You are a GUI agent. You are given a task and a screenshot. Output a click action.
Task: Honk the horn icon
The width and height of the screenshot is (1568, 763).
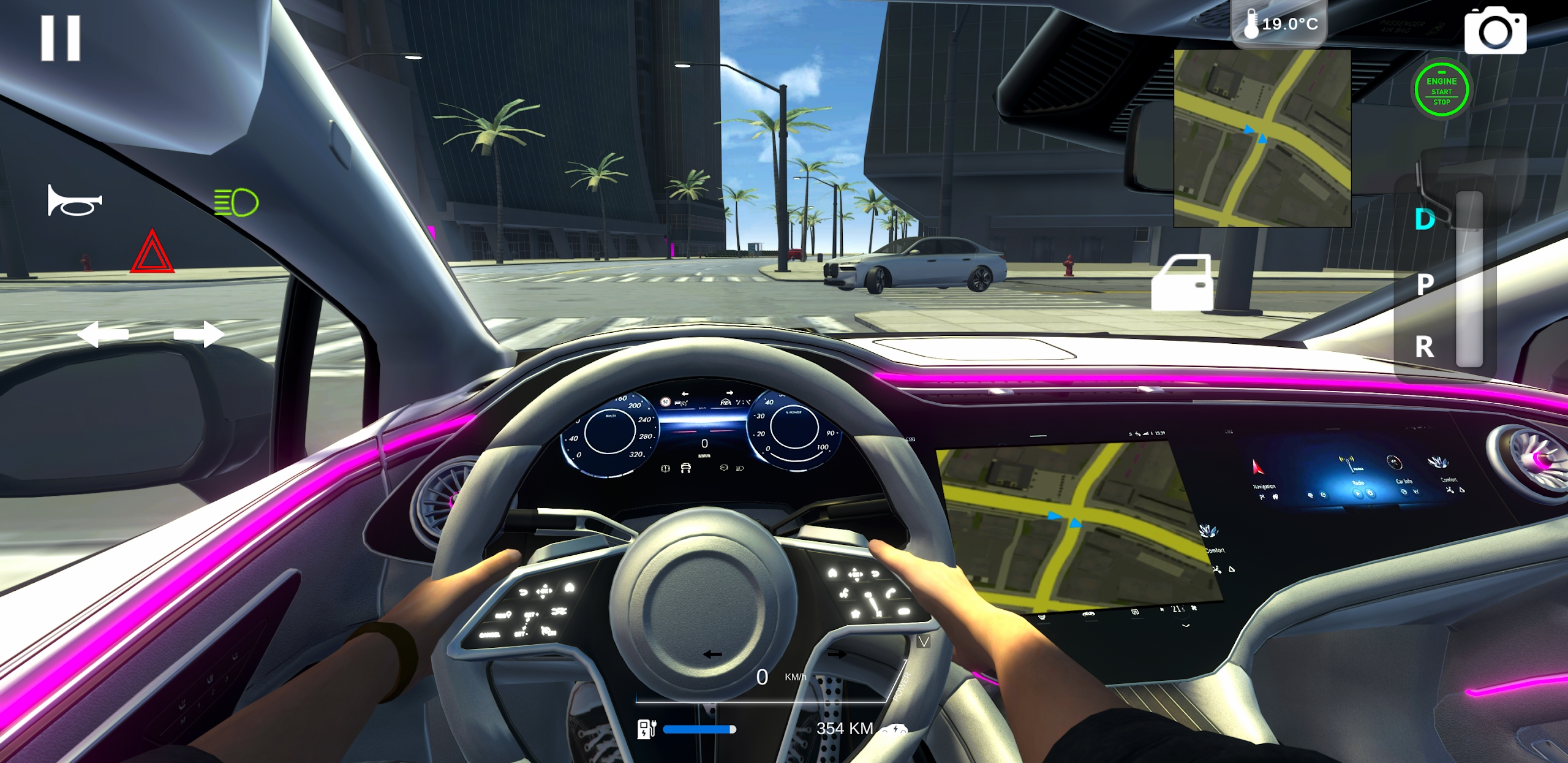coord(75,200)
